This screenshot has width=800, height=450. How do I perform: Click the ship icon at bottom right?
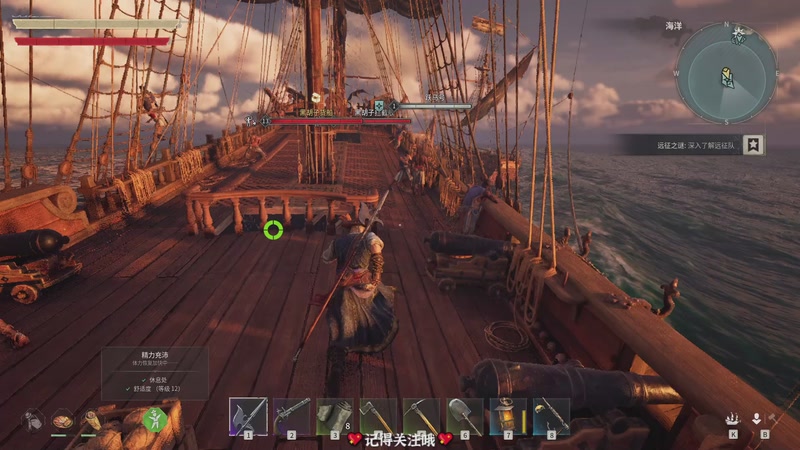[733, 420]
